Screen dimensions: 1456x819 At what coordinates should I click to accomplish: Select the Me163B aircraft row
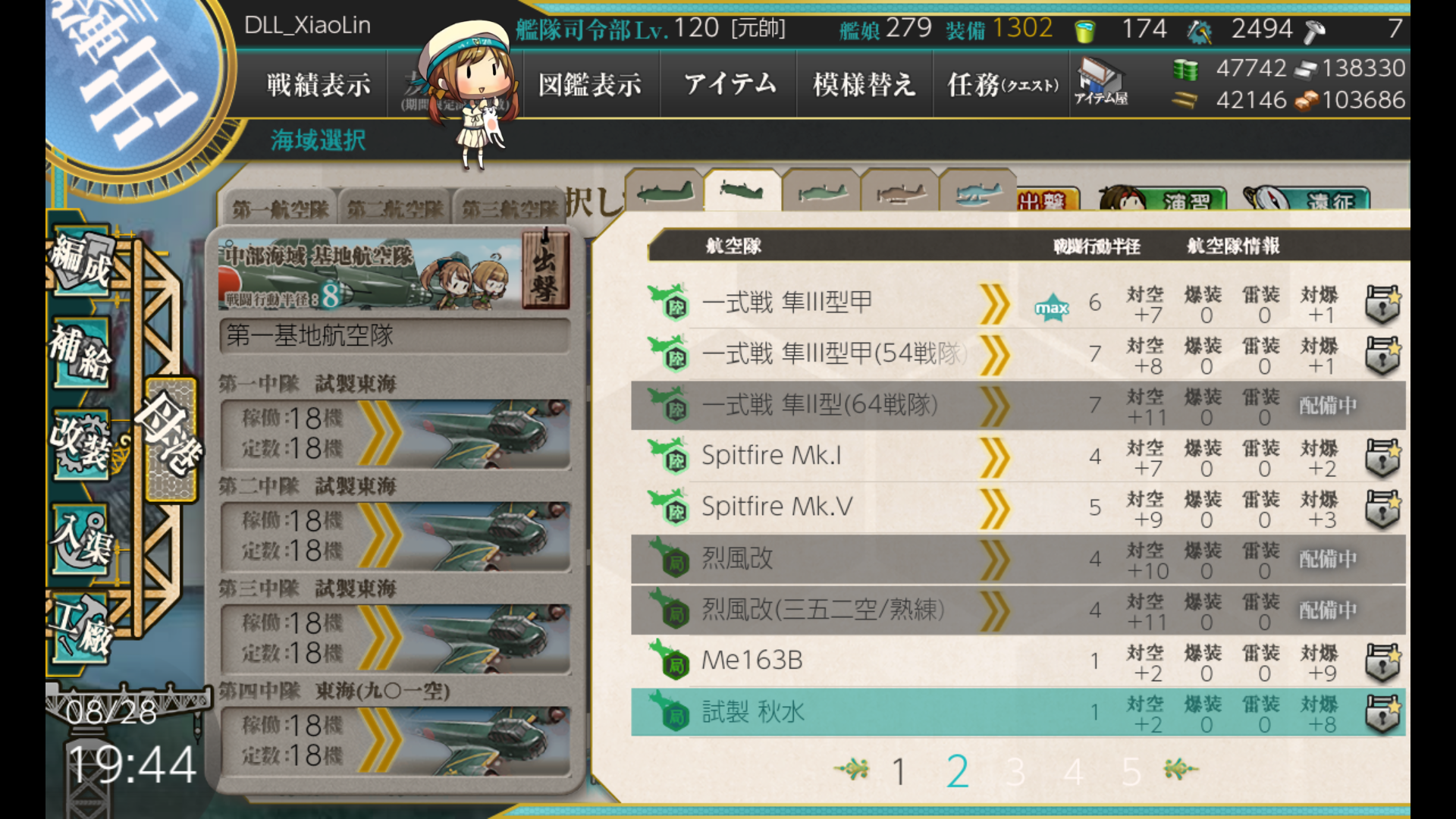[x=834, y=661]
